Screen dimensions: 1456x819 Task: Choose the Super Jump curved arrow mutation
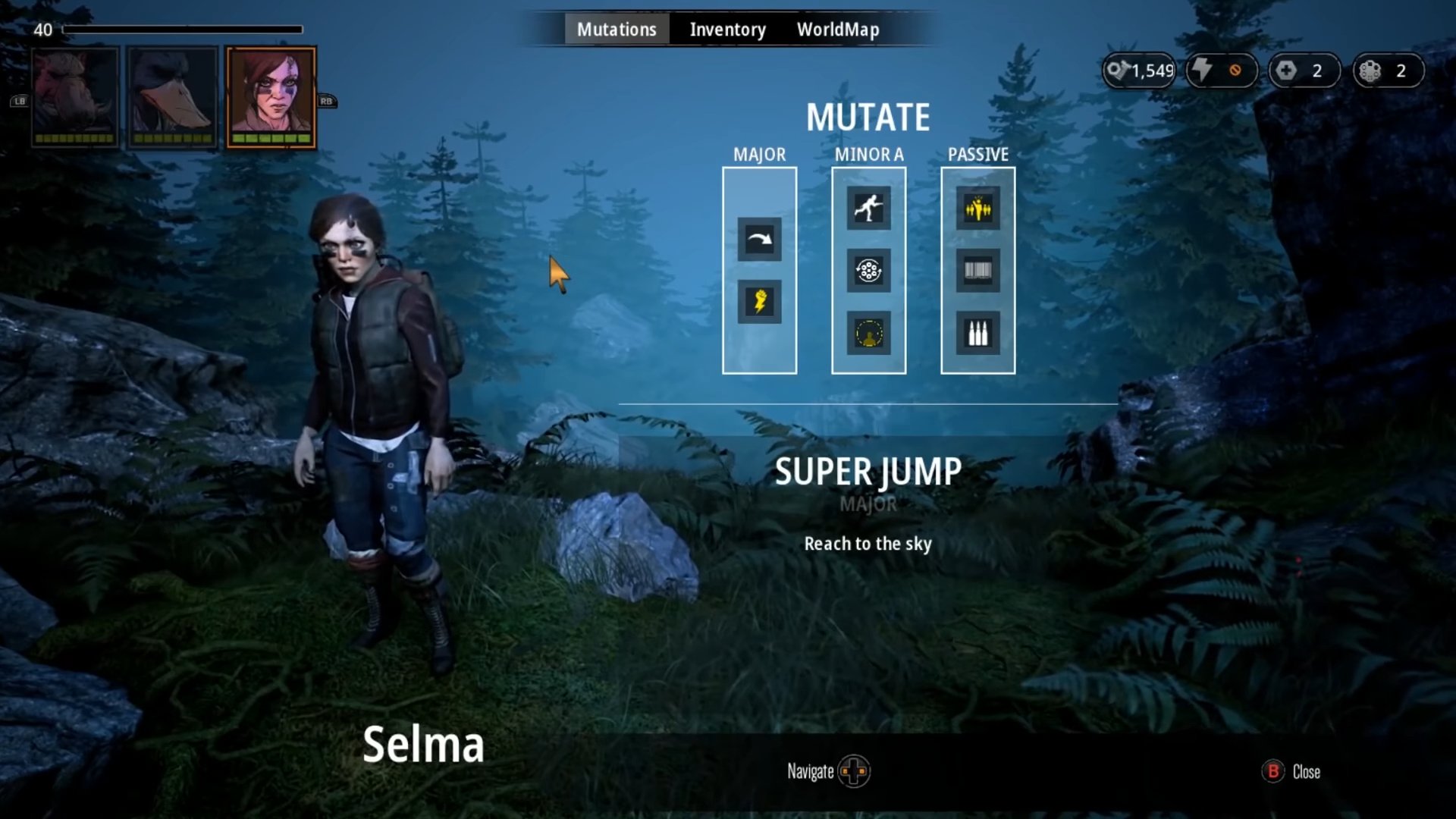pyautogui.click(x=759, y=240)
